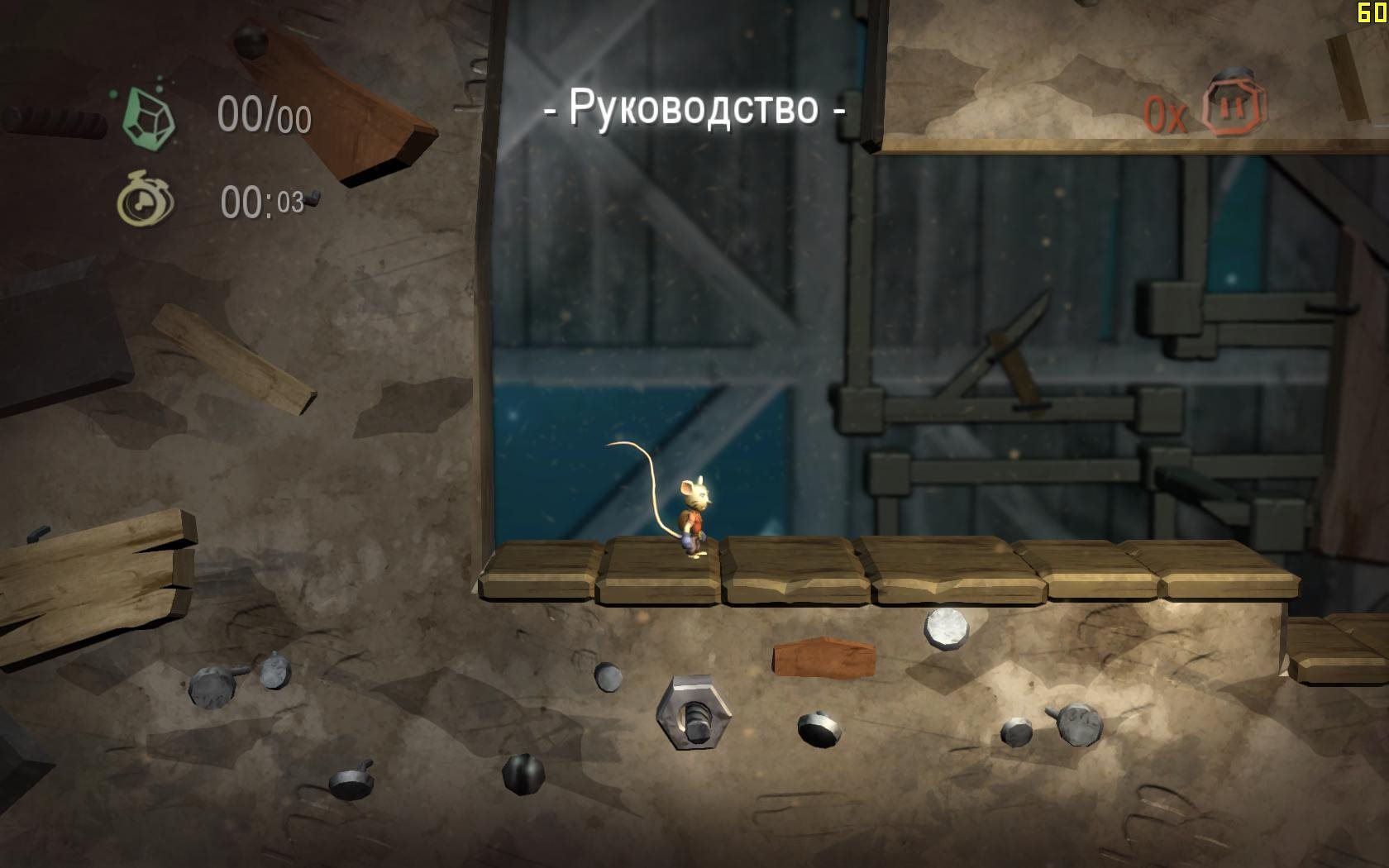Click the red octagon pause-symbol icon

[x=1234, y=104]
